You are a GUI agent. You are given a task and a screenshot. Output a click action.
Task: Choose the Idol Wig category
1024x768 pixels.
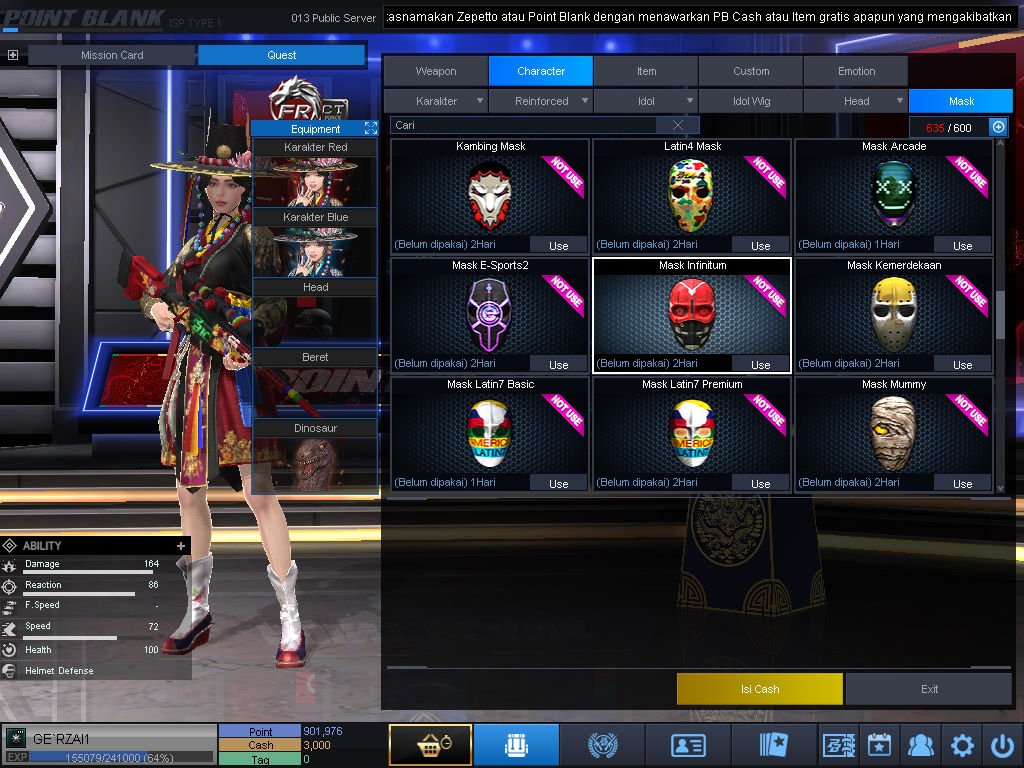(751, 101)
